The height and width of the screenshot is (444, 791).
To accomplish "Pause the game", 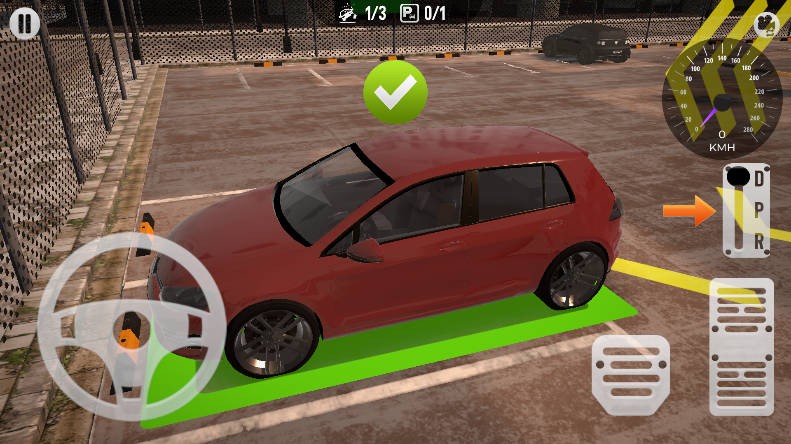I will click(22, 24).
